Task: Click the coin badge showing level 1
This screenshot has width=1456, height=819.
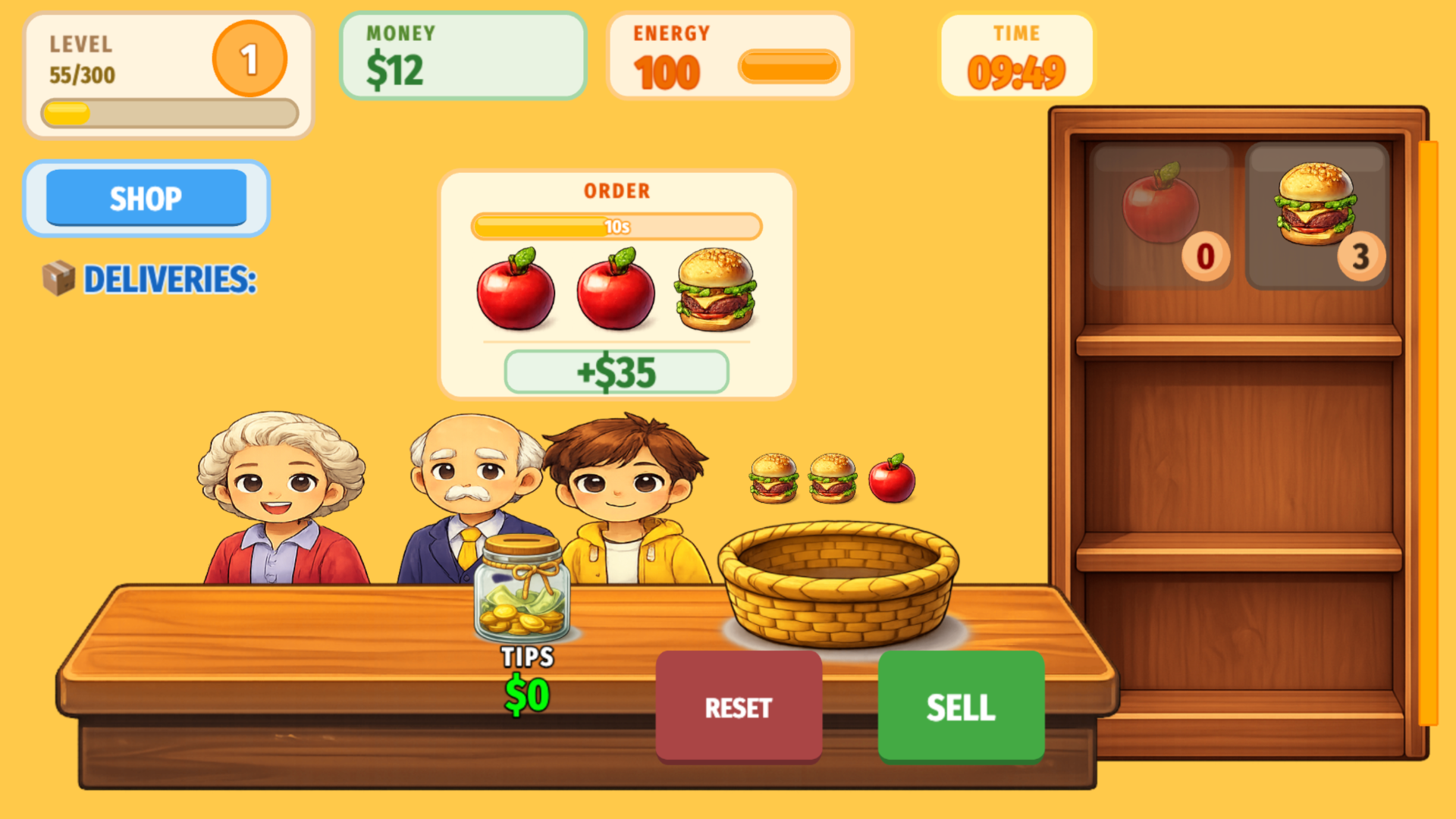Action: point(250,58)
